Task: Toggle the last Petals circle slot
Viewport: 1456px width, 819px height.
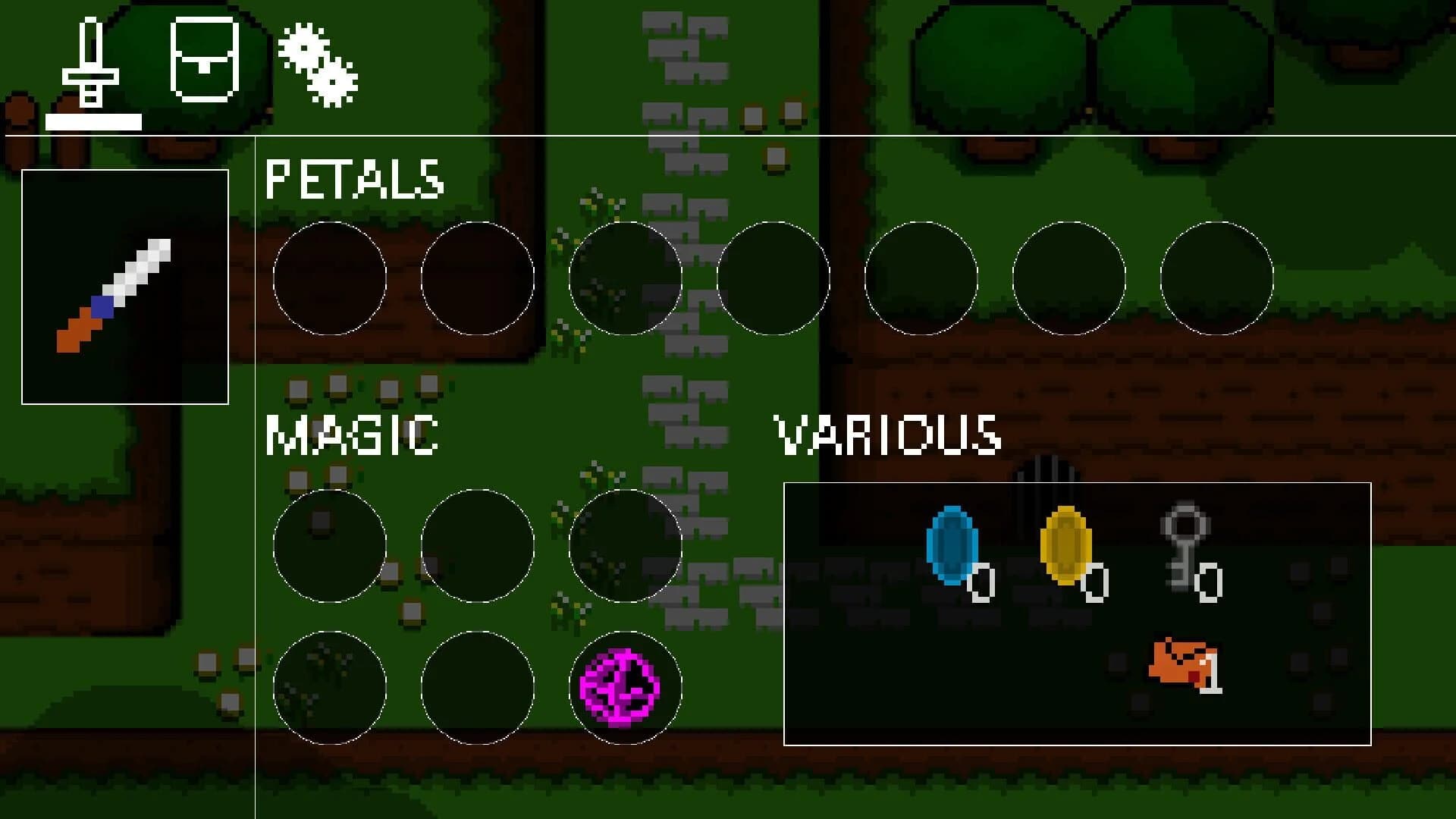Action: pos(1216,279)
